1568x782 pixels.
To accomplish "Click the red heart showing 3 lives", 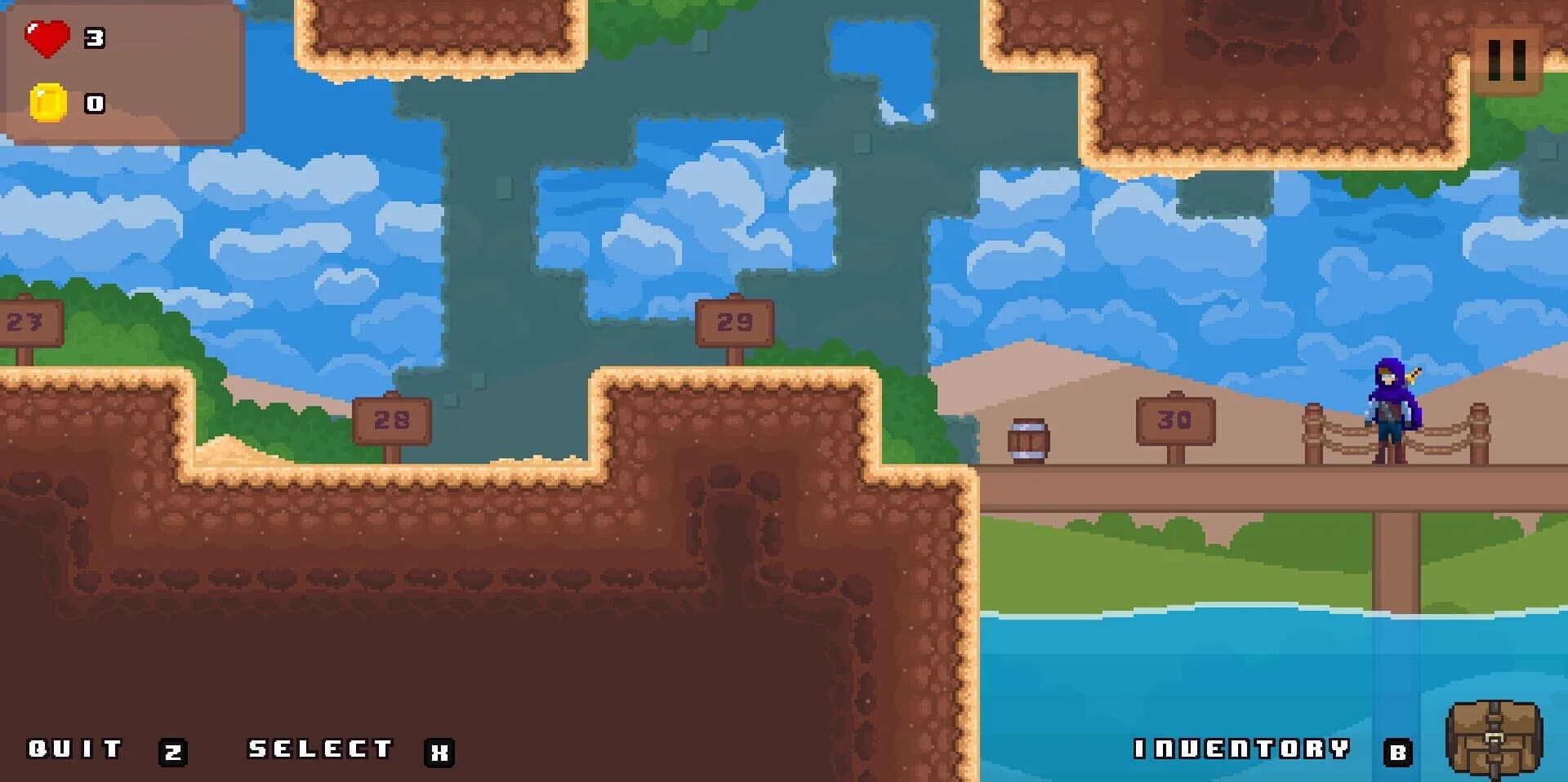I will (x=47, y=36).
